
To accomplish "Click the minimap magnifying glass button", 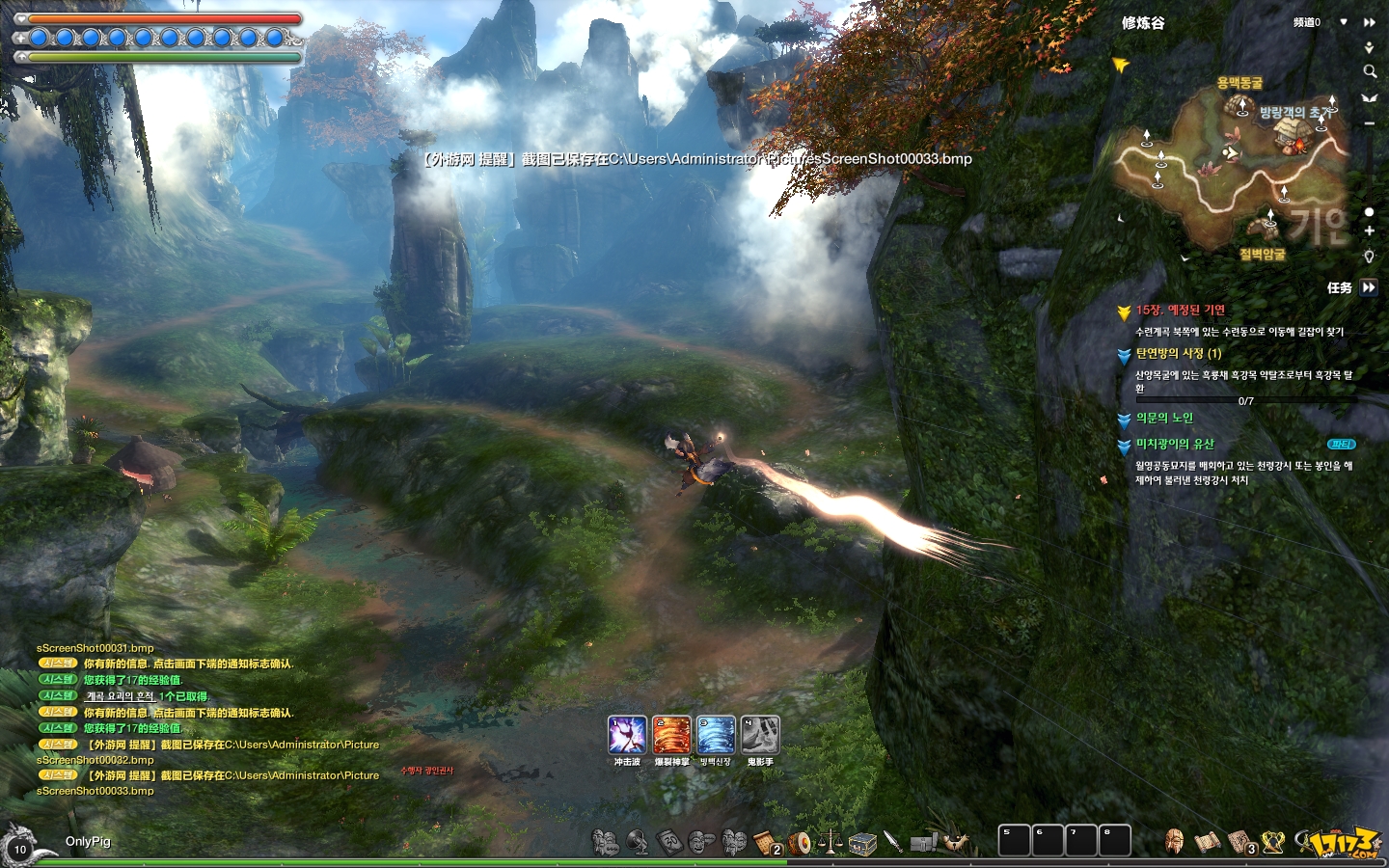I will tap(1369, 71).
